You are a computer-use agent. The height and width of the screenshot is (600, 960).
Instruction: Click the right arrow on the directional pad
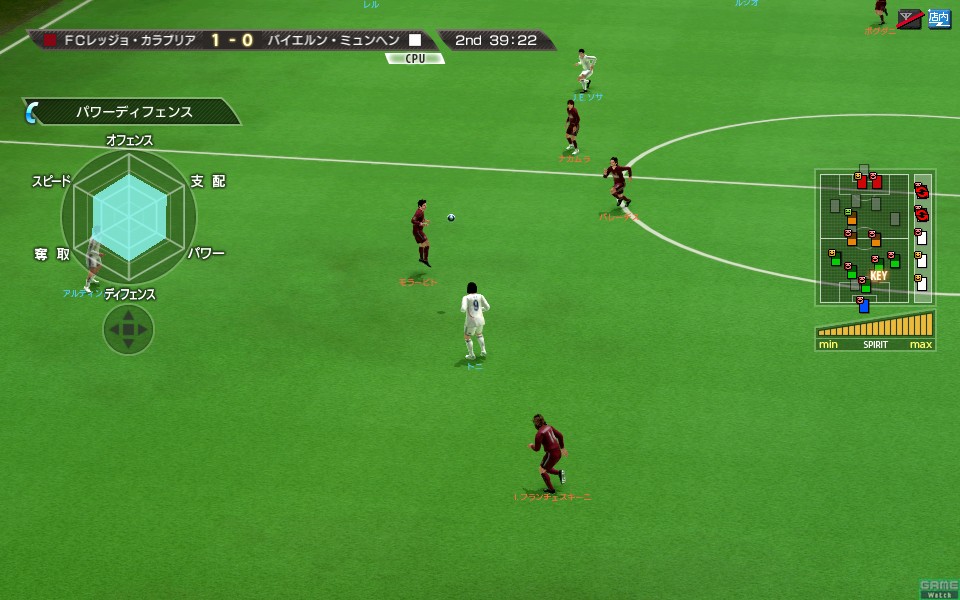143,329
